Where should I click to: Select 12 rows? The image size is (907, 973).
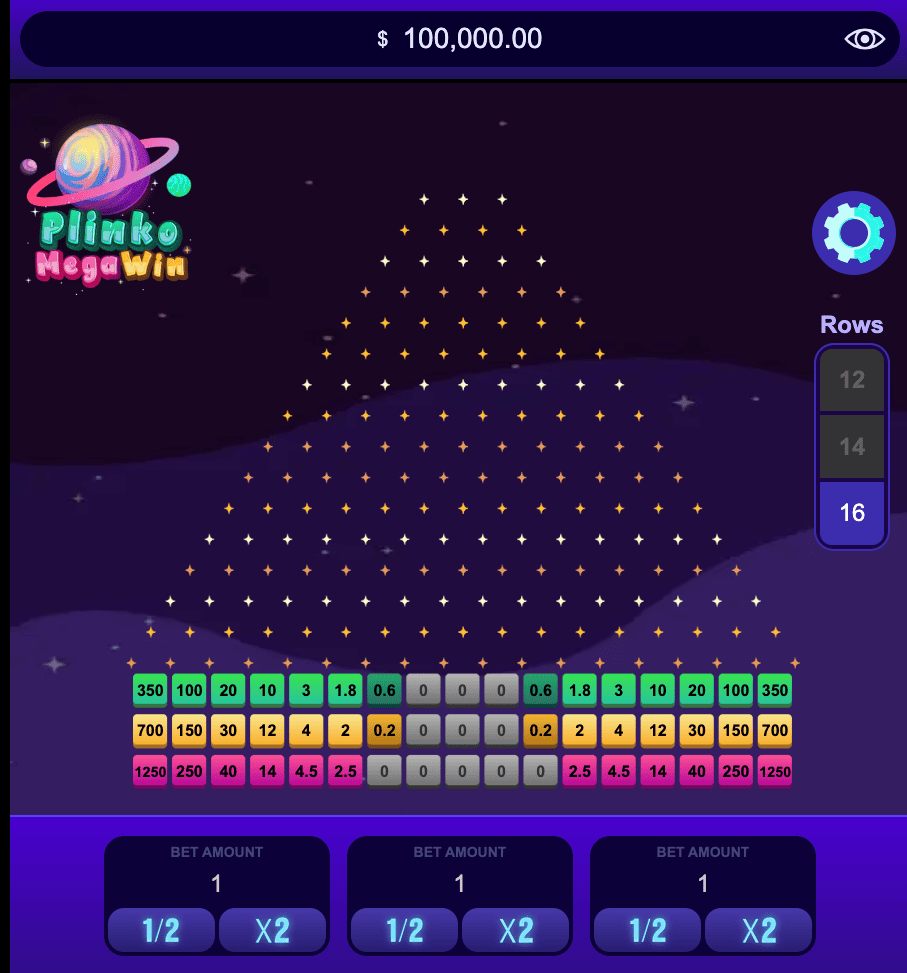click(852, 380)
